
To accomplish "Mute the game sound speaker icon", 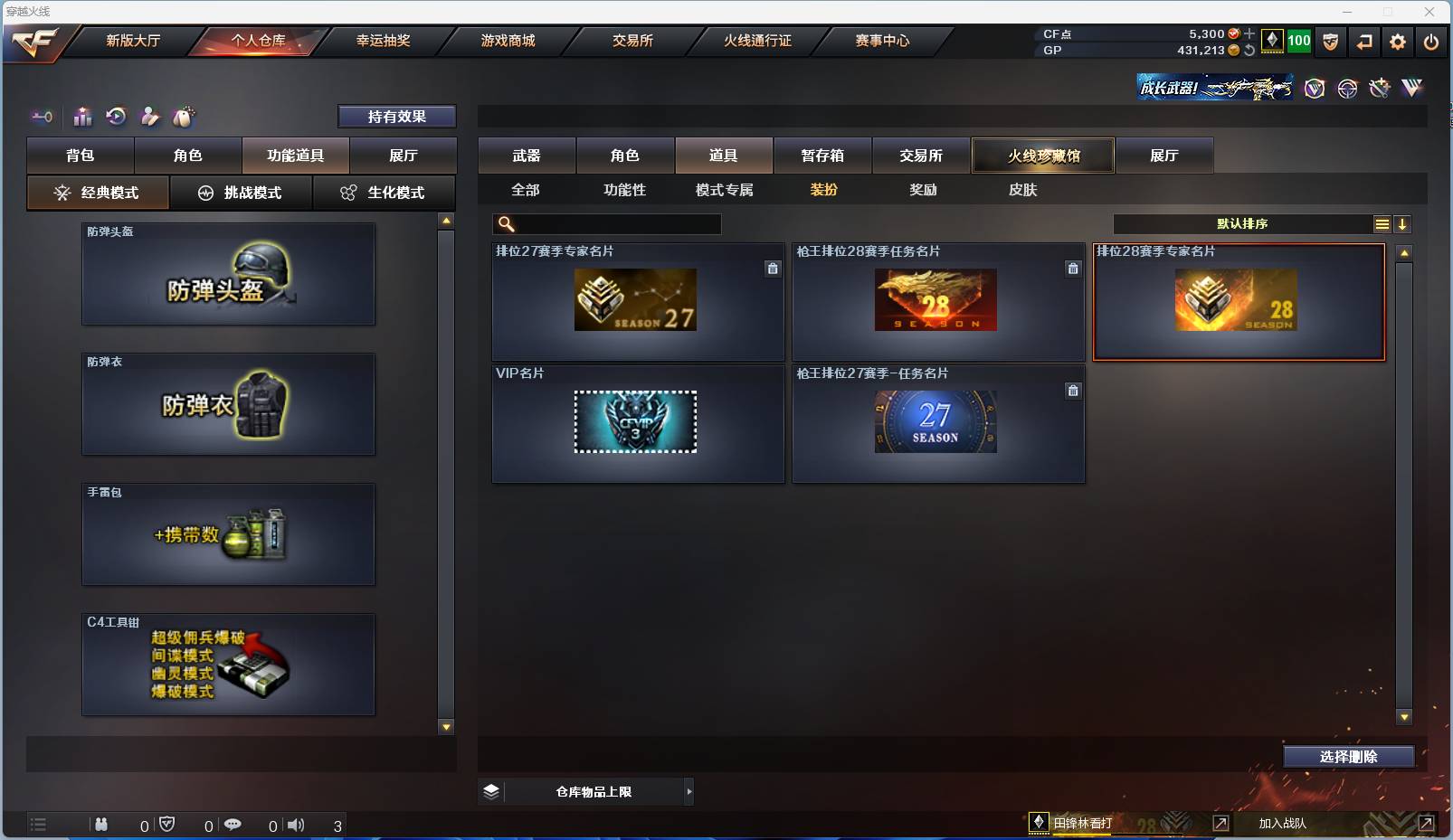I will tap(296, 824).
